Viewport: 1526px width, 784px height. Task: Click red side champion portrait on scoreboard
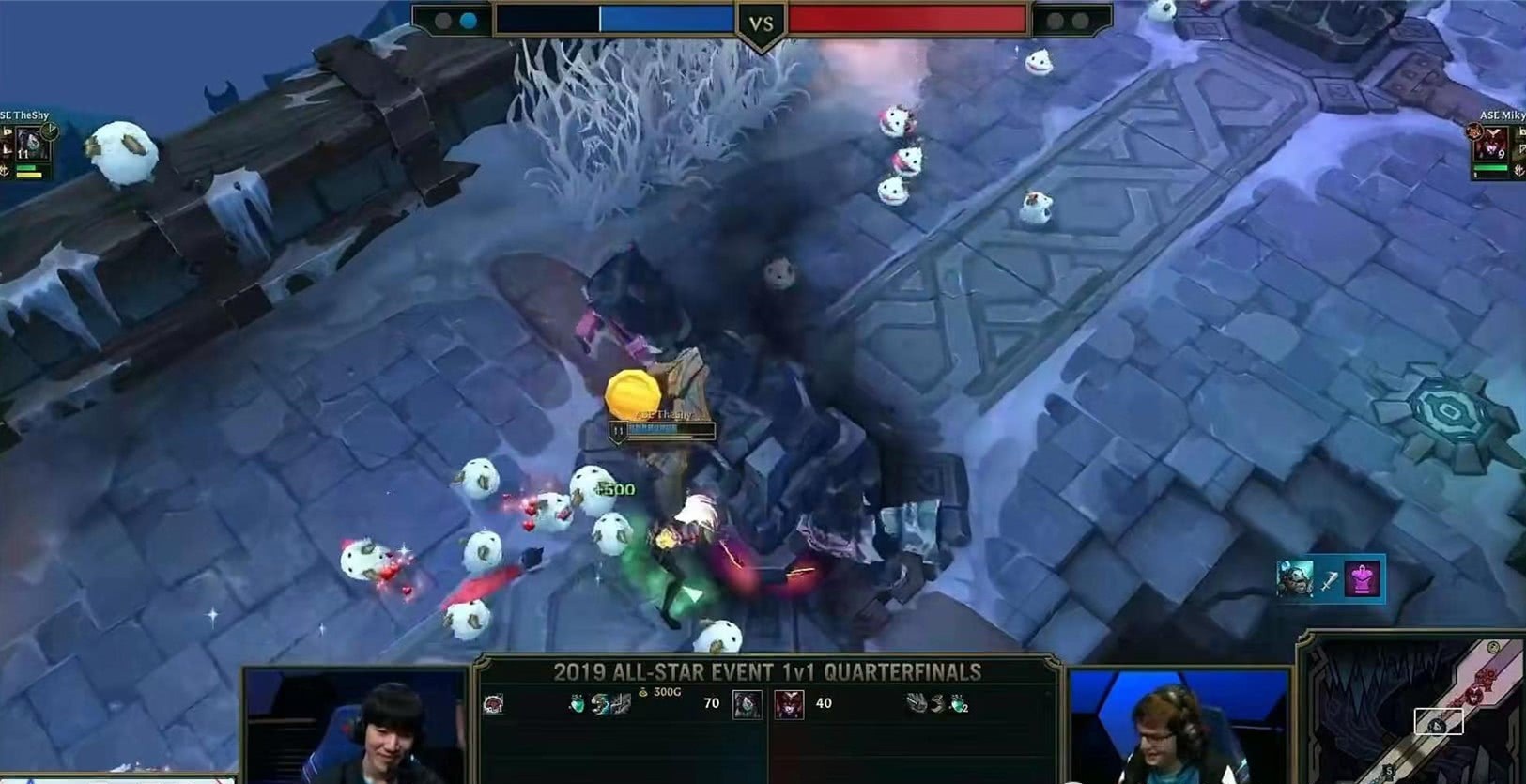click(x=789, y=703)
